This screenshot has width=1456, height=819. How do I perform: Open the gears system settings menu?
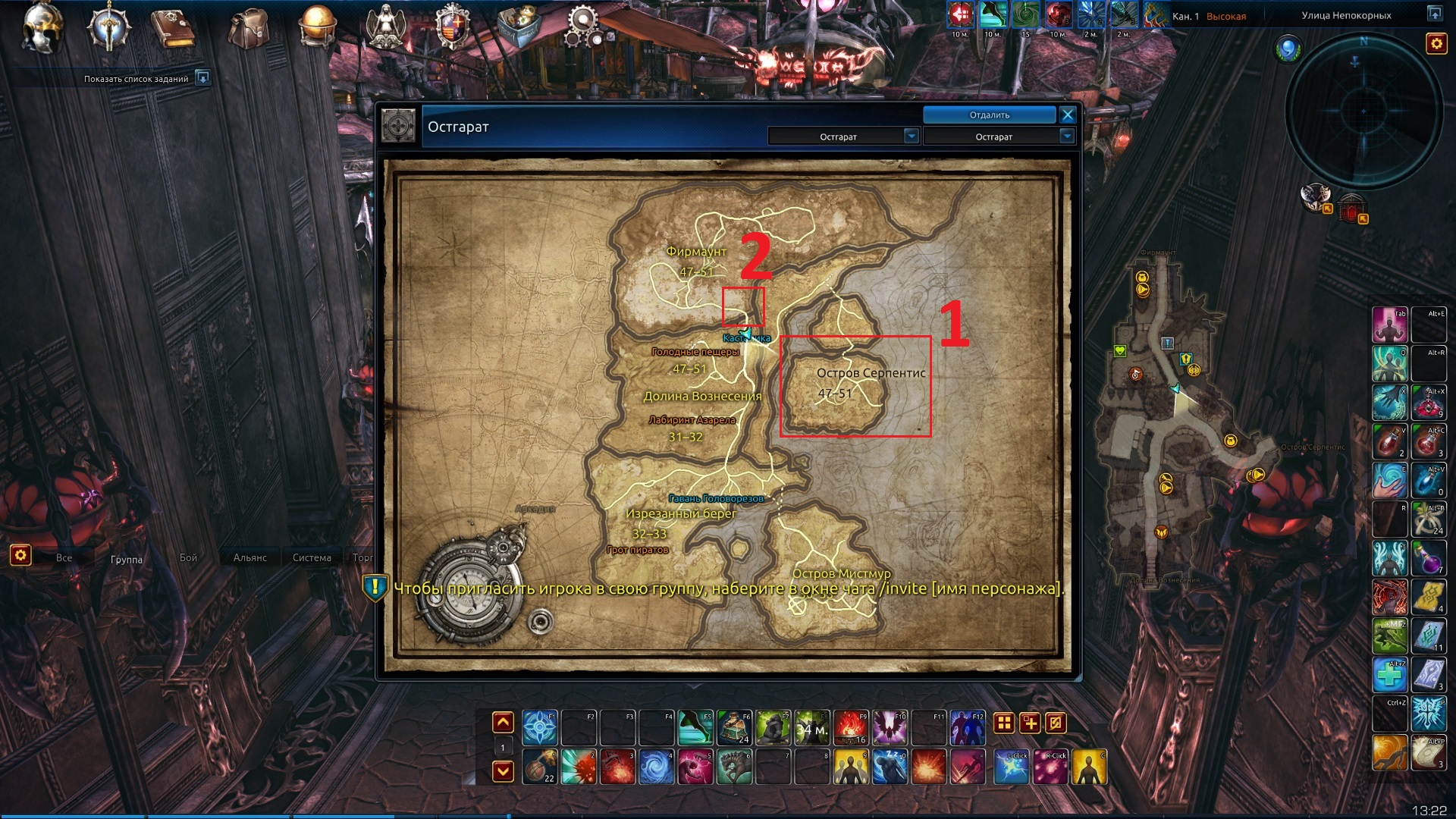click(583, 26)
